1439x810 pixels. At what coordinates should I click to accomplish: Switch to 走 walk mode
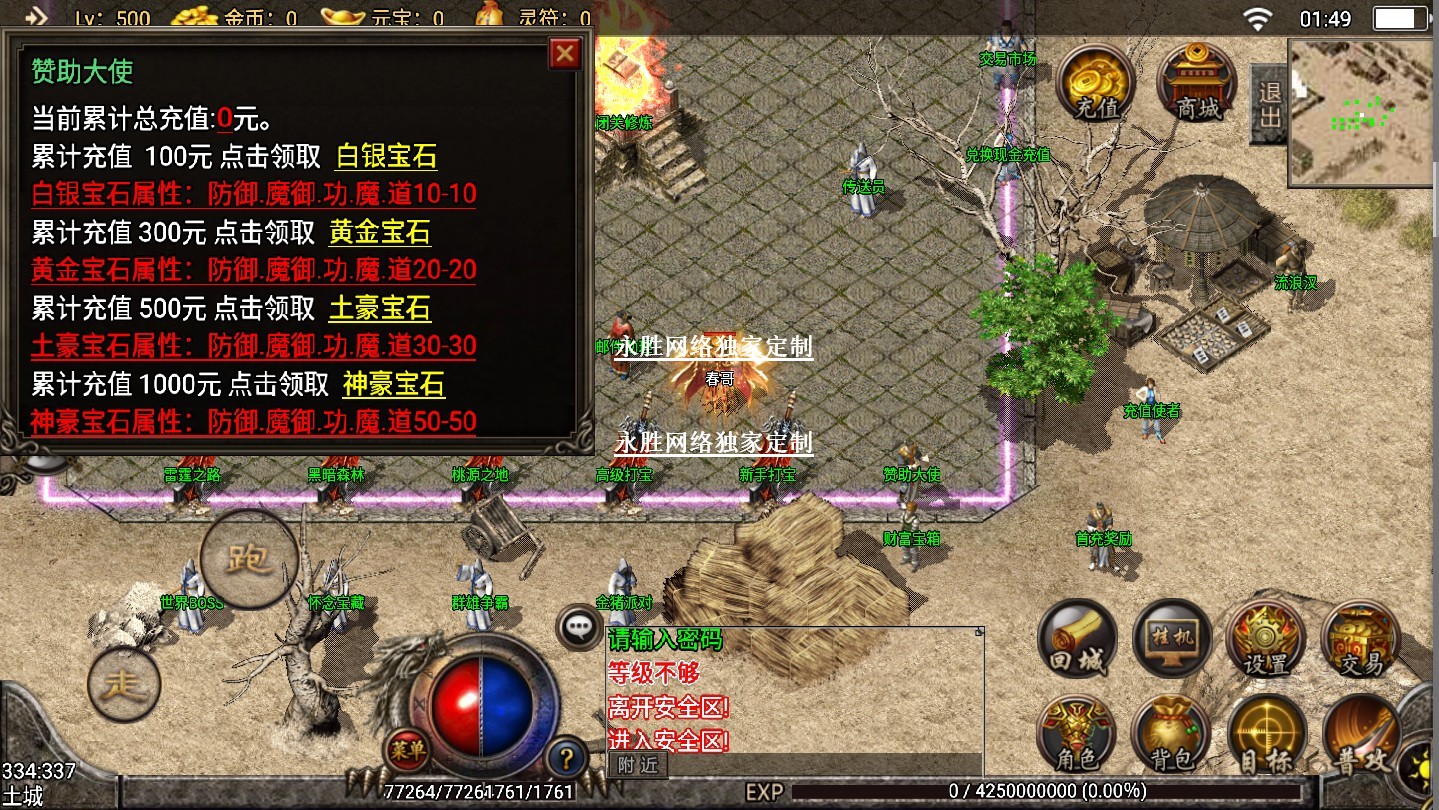(124, 684)
